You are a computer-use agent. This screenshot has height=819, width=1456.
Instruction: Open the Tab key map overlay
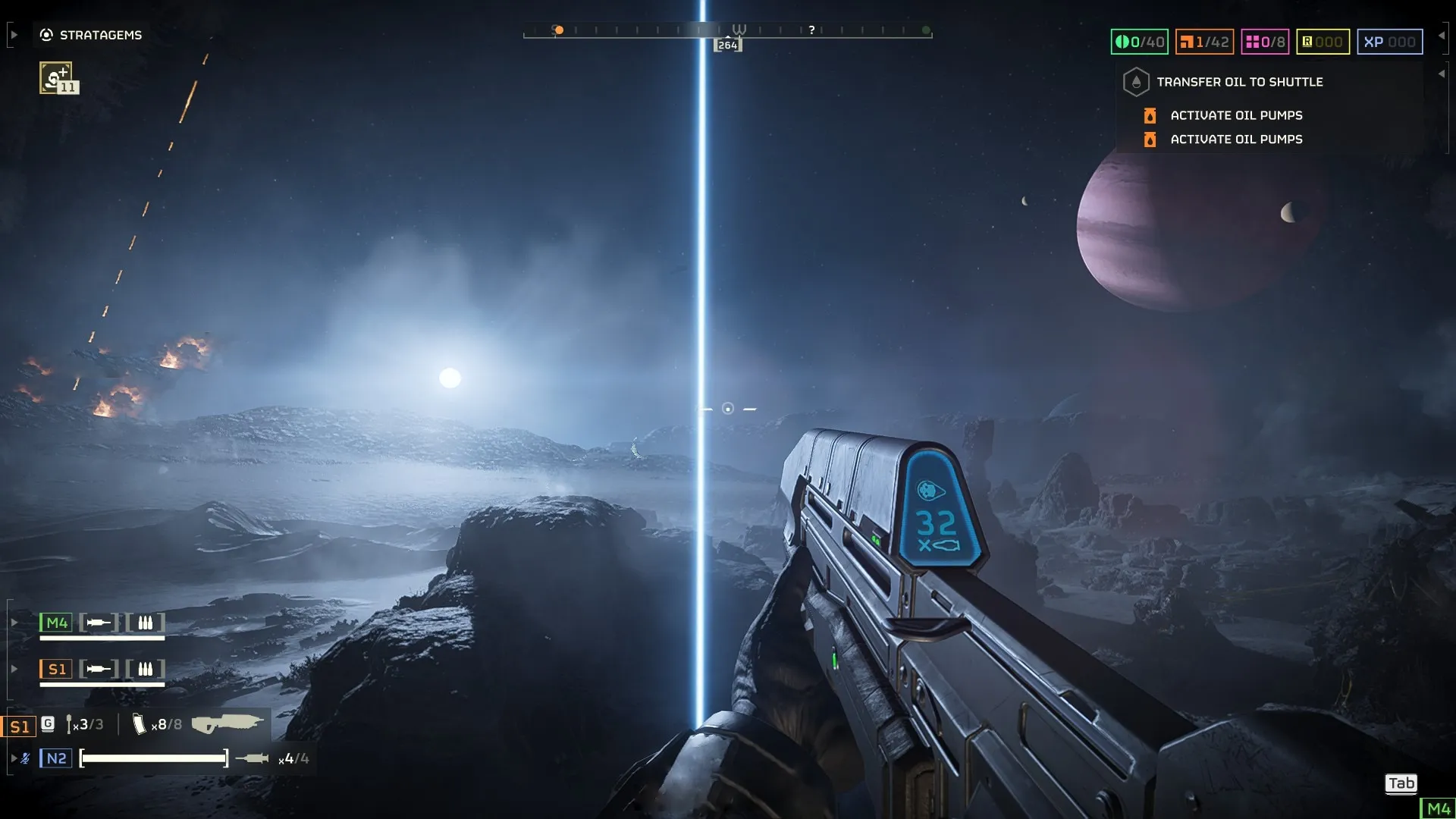(x=1401, y=784)
